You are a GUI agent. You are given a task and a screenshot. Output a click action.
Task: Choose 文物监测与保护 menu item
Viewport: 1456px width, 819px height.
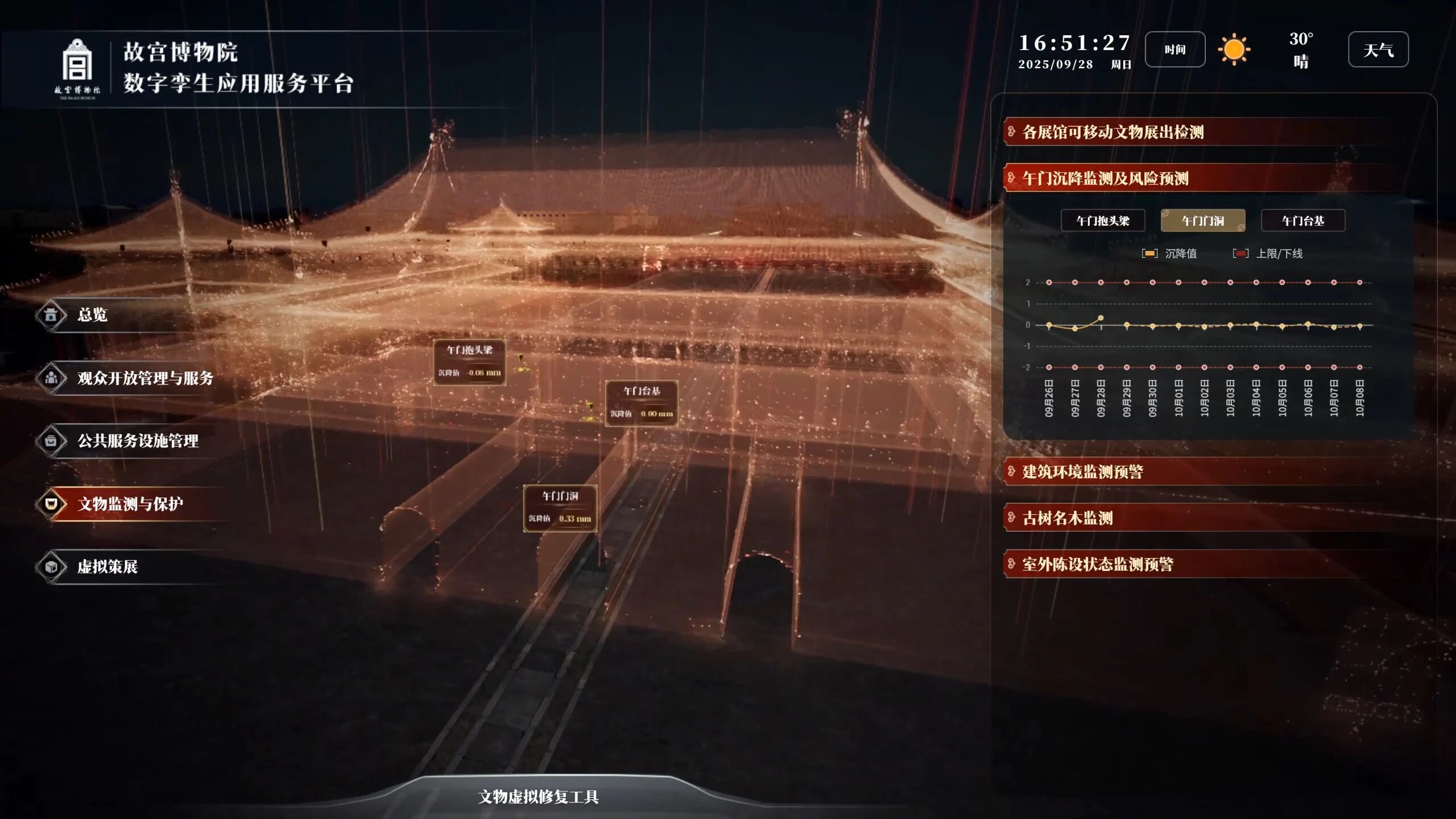[130, 504]
